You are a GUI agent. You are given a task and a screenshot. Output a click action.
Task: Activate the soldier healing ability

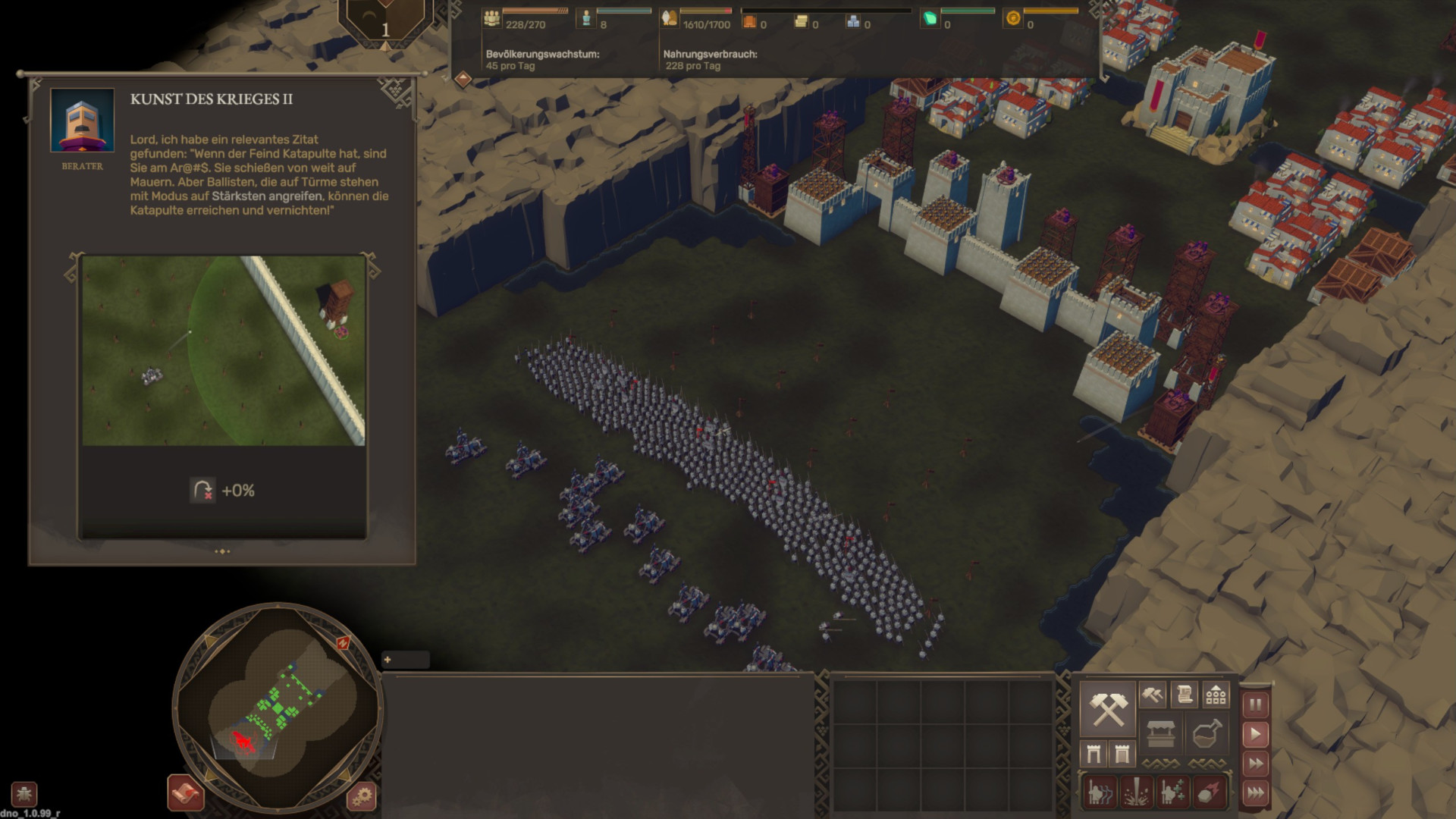[x=1172, y=792]
